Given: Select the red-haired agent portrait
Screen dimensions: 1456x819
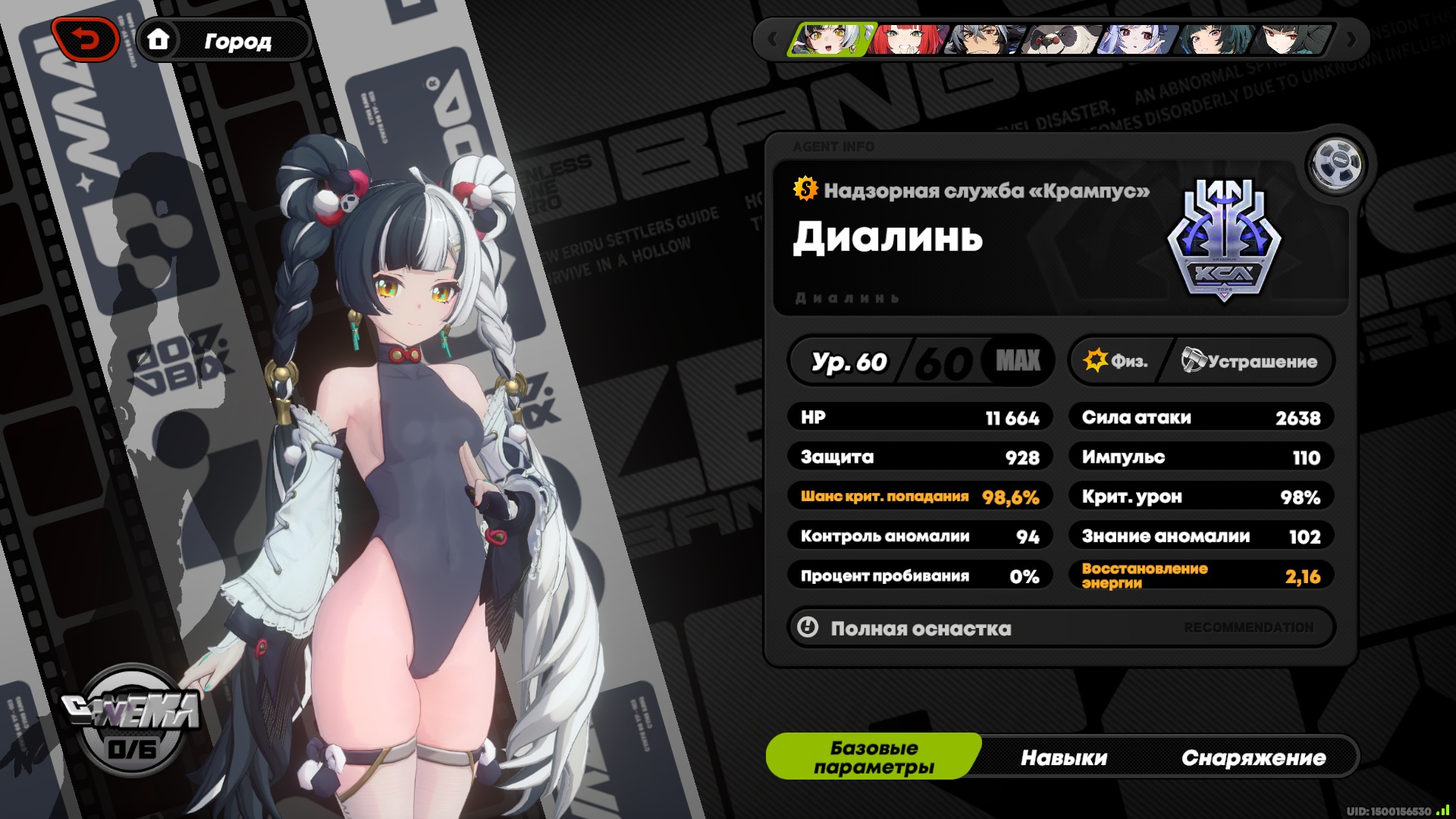Looking at the screenshot, I should click(x=908, y=39).
